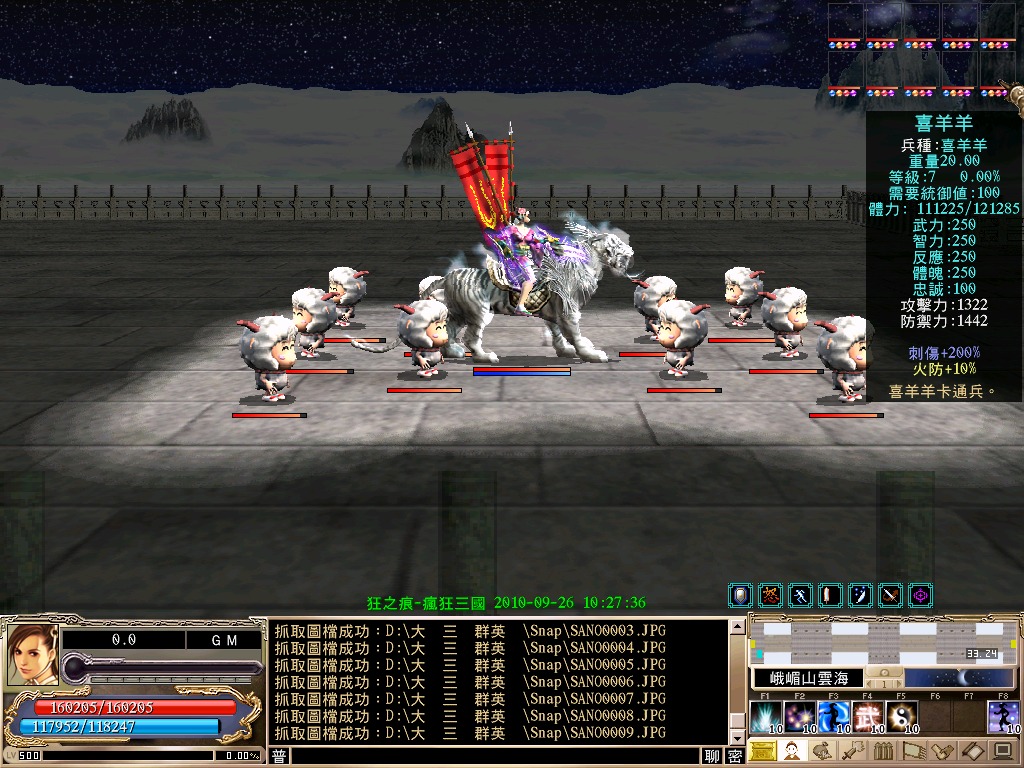The height and width of the screenshot is (768, 1024).
Task: Activate the purple crosshair target icon
Action: coord(920,596)
